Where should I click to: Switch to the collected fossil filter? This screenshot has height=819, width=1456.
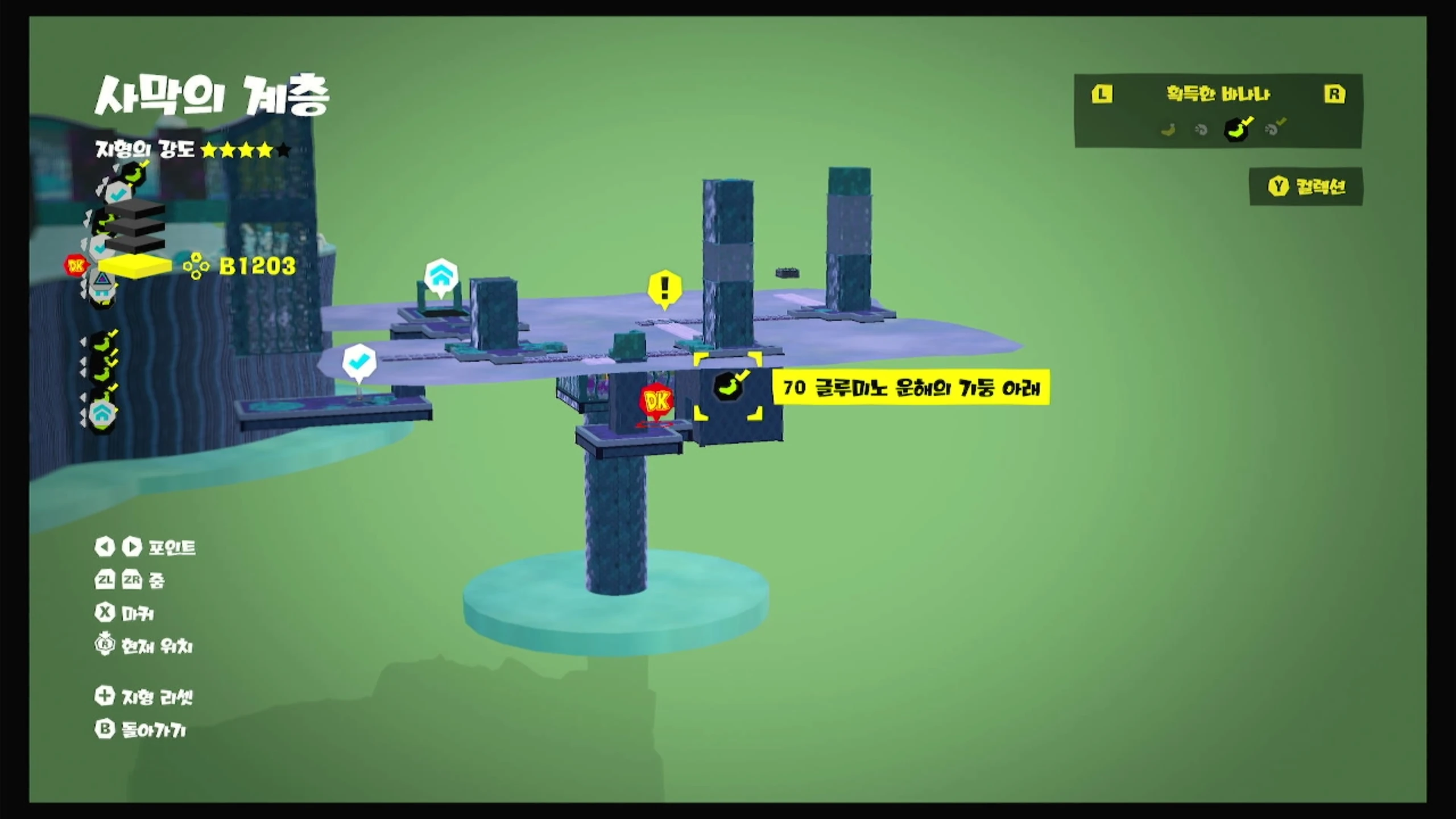coord(1273,129)
